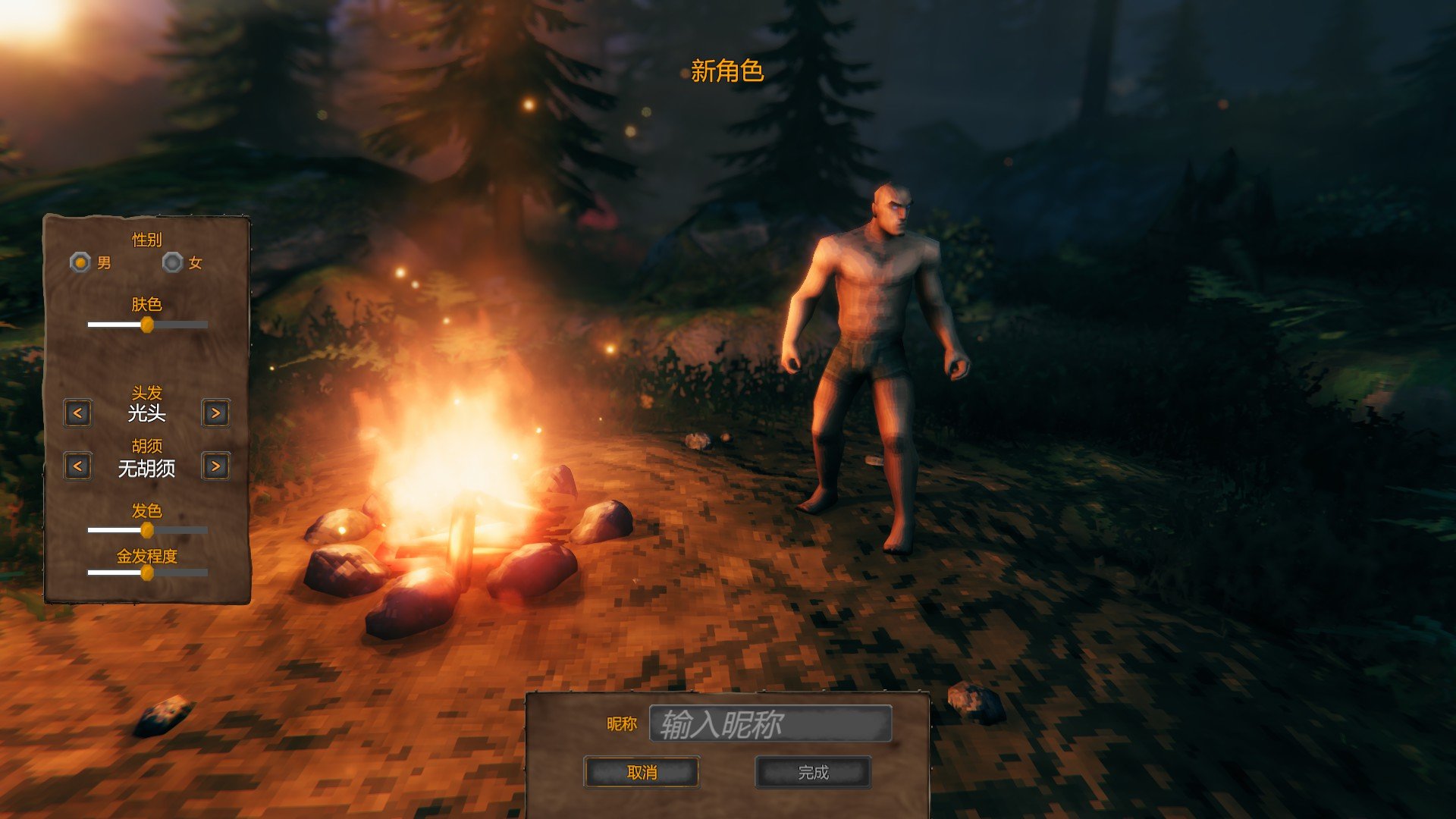This screenshot has height=819, width=1456.
Task: Click the 肤色 skin tone slider
Action: point(147,325)
